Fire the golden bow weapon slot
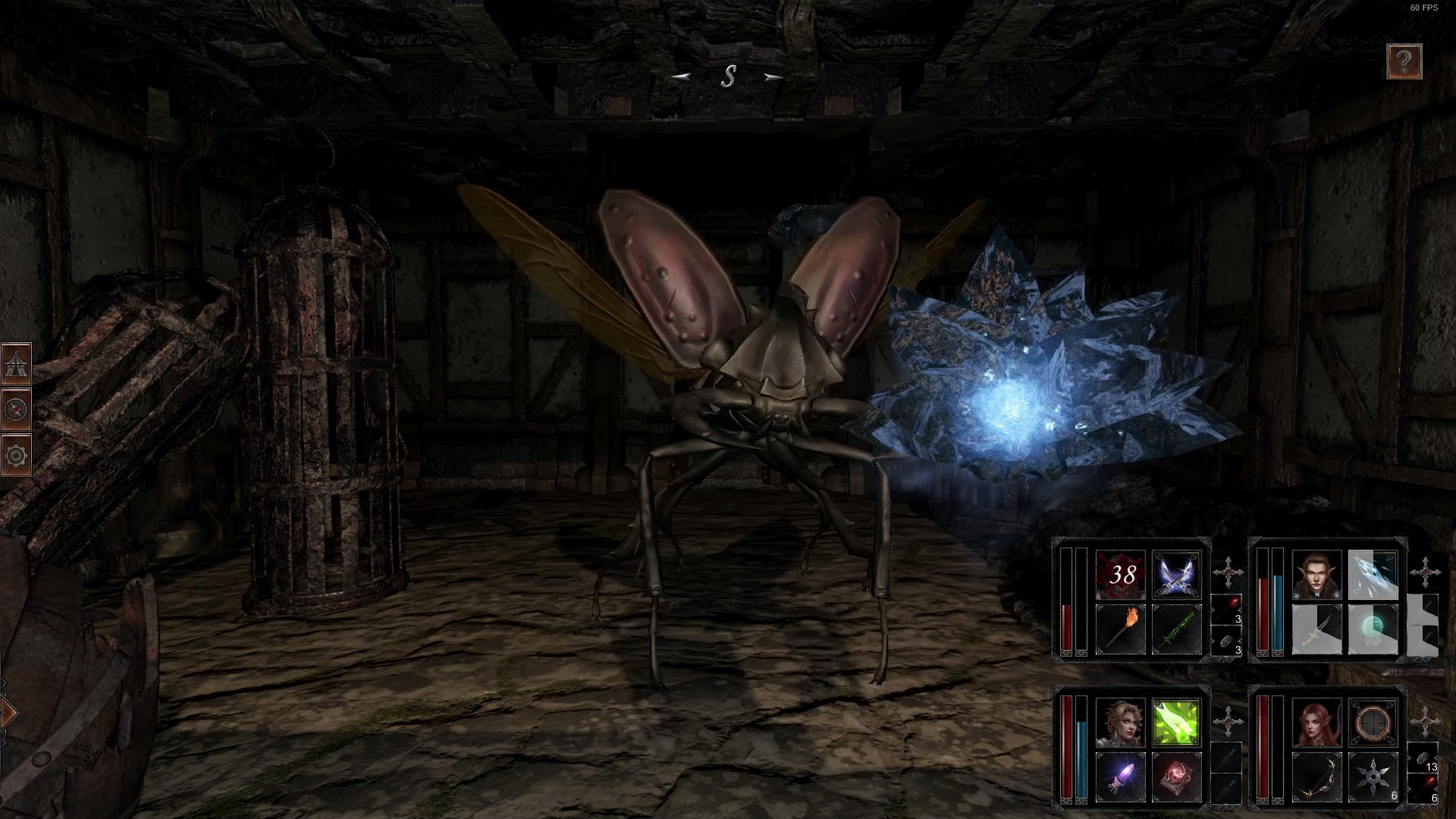 pyautogui.click(x=1316, y=775)
